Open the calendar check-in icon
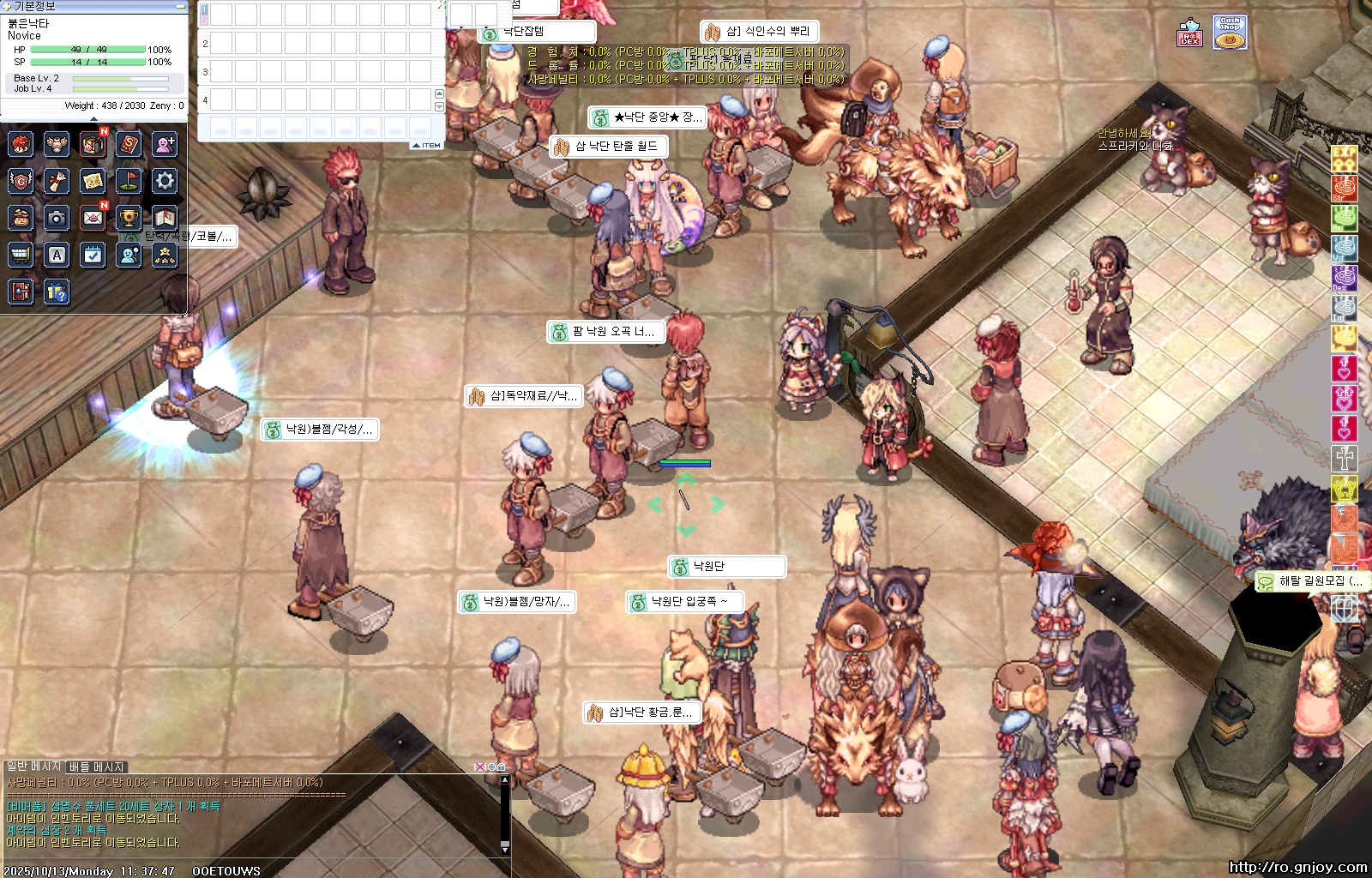This screenshot has width=1372, height=878. point(93,255)
